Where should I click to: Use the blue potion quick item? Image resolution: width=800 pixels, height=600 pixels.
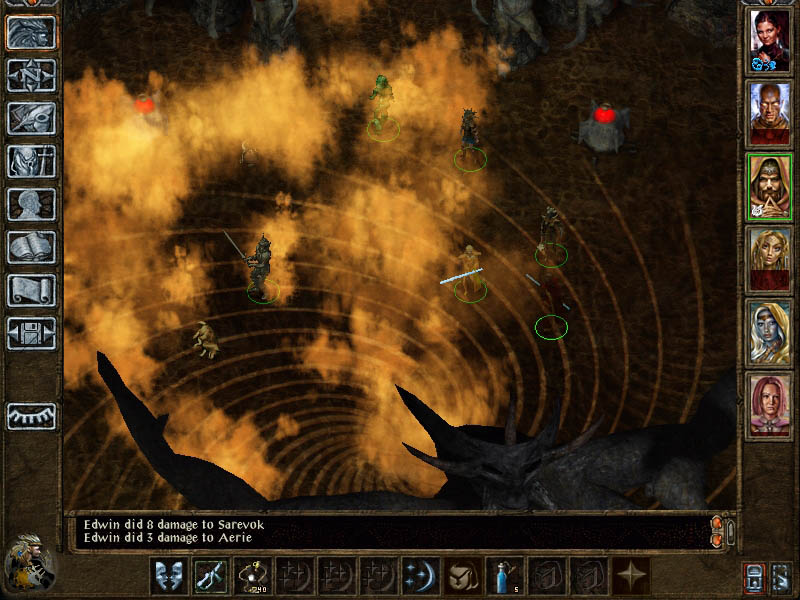coord(499,576)
